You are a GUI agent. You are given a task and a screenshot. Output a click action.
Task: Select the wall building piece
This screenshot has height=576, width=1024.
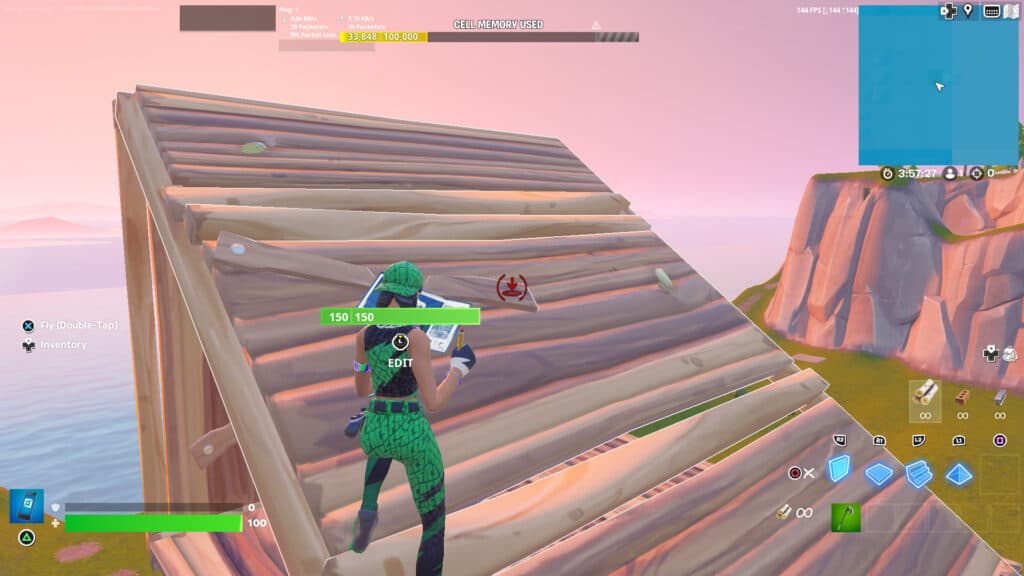click(x=838, y=468)
